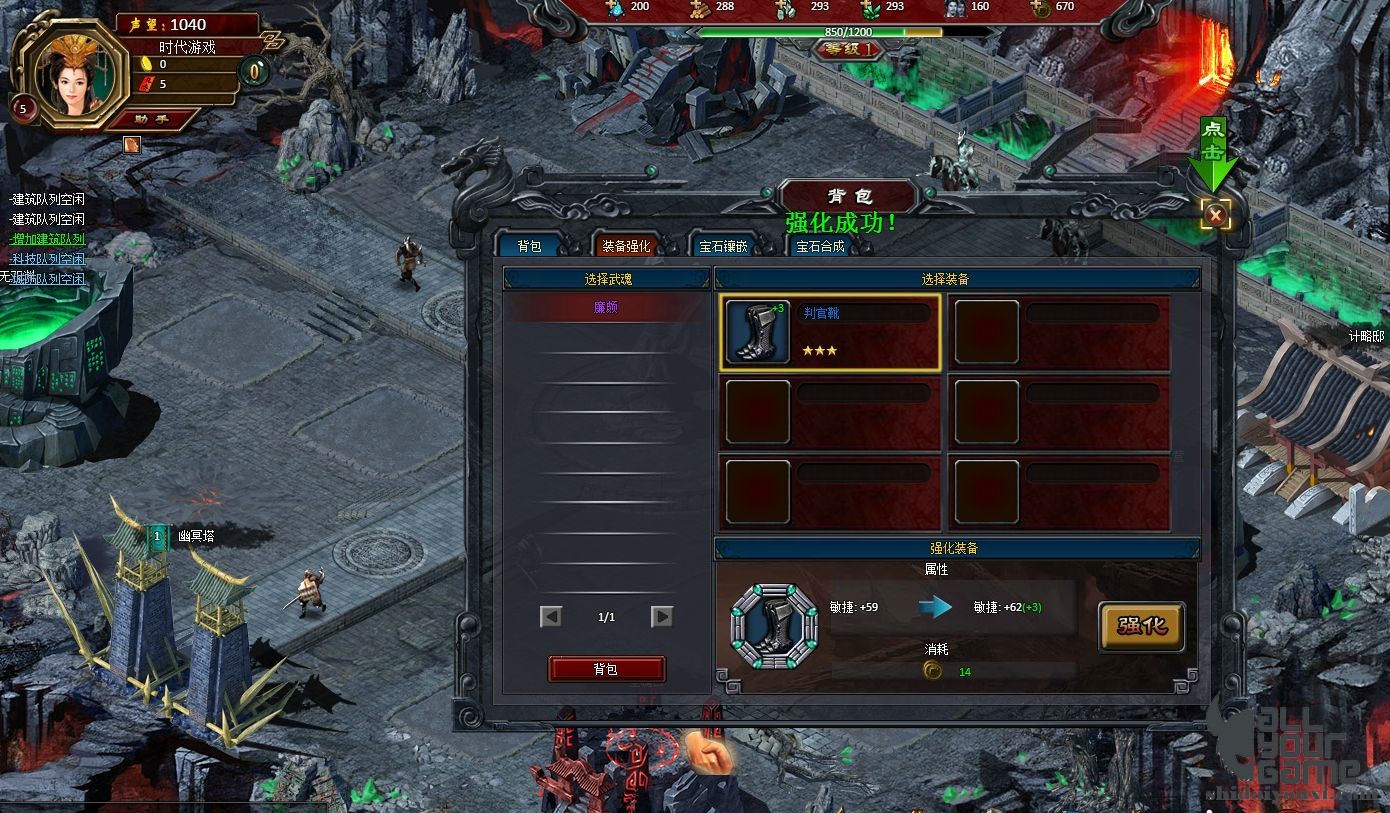Close the 背包 window with the X

click(x=1215, y=214)
